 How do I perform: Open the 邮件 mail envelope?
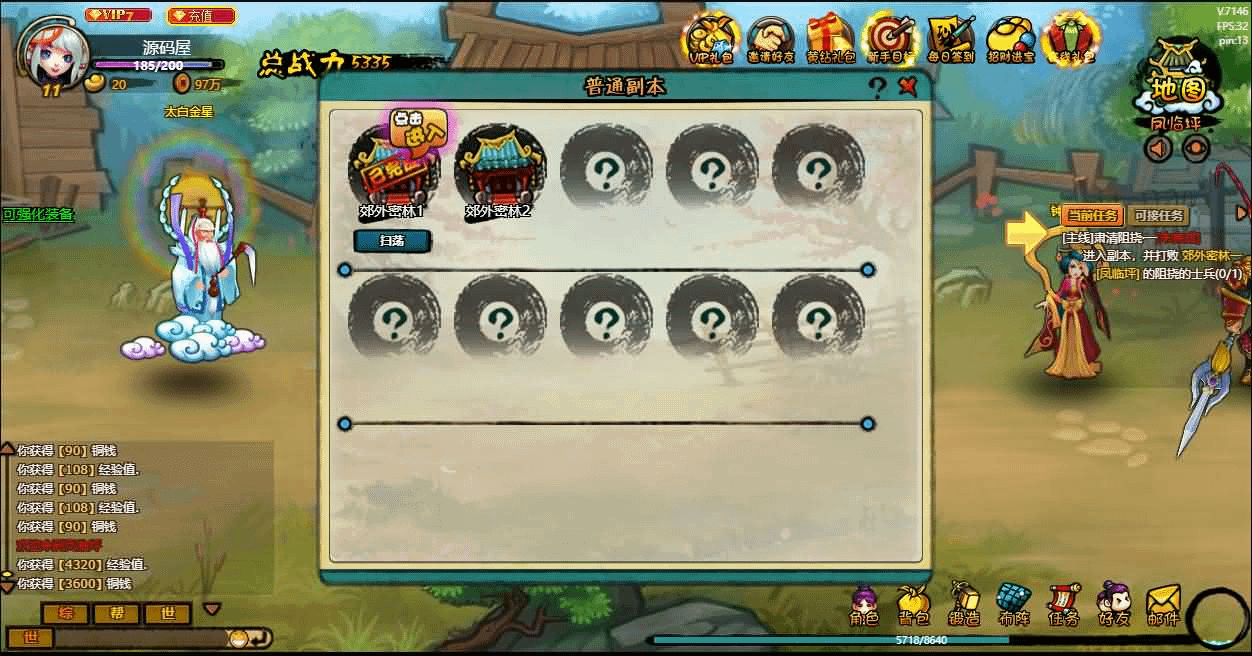coord(1163,606)
